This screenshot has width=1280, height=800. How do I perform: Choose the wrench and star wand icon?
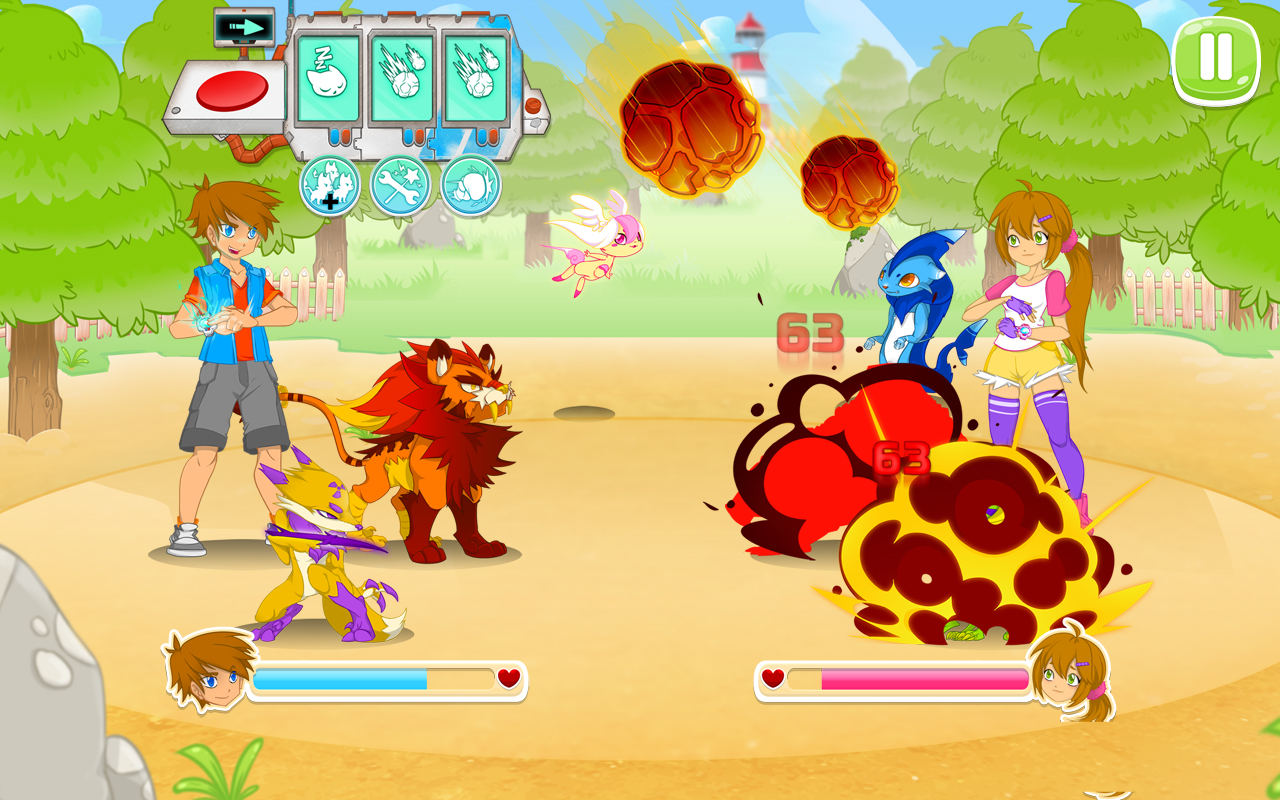[x=400, y=186]
